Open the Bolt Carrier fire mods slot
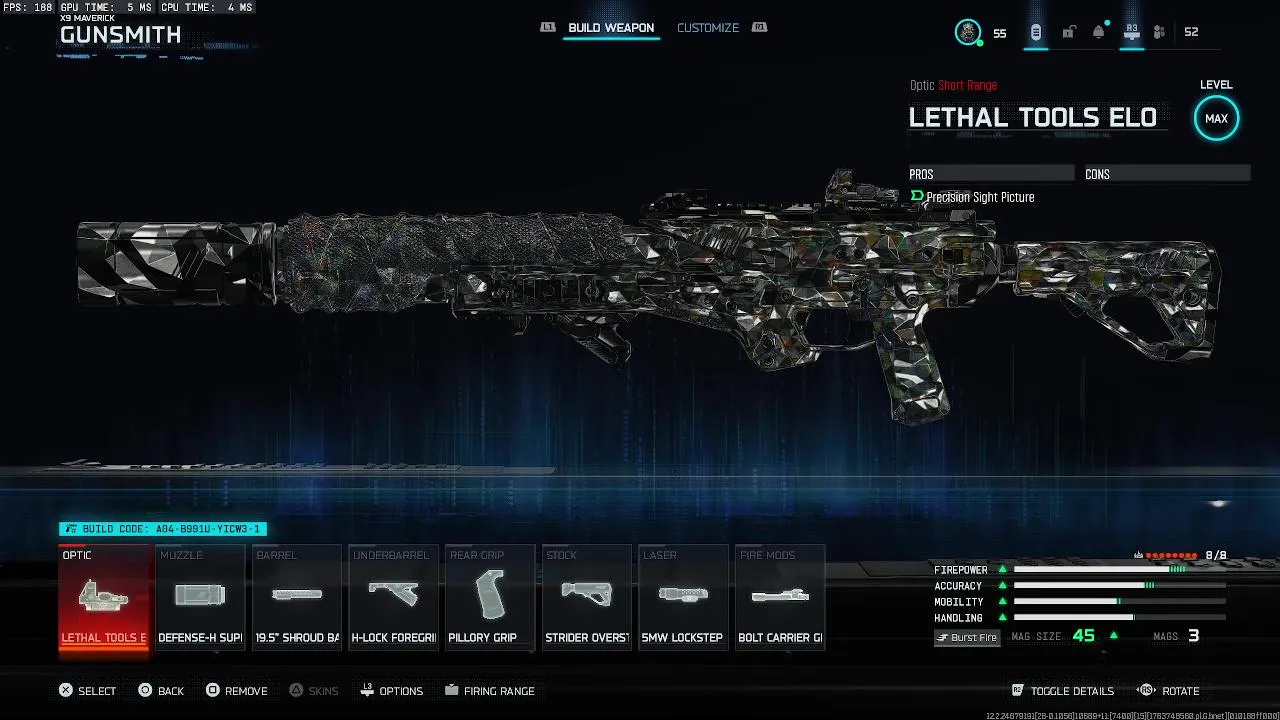This screenshot has width=1280, height=720. tap(780, 598)
